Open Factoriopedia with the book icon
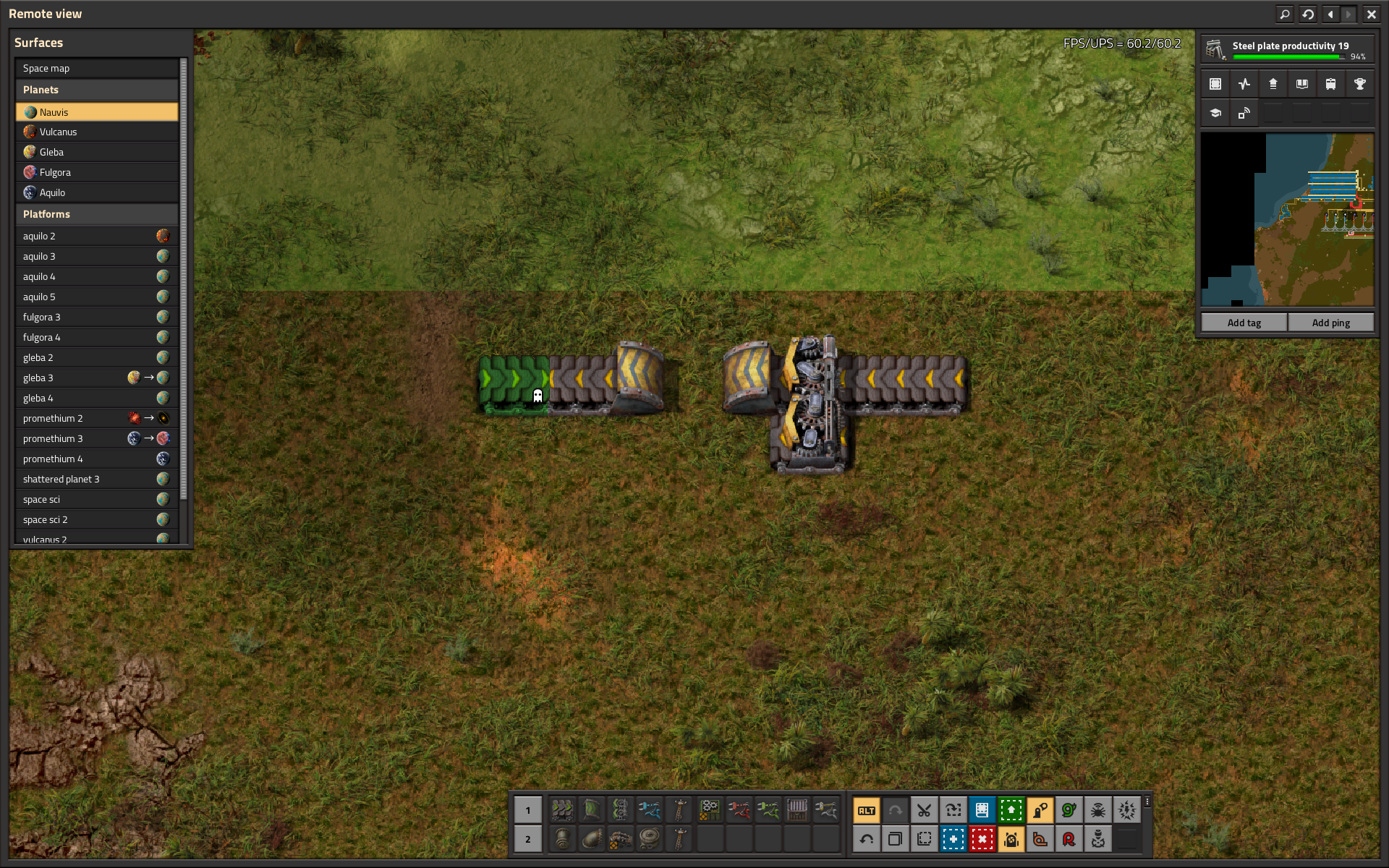 pyautogui.click(x=1301, y=84)
